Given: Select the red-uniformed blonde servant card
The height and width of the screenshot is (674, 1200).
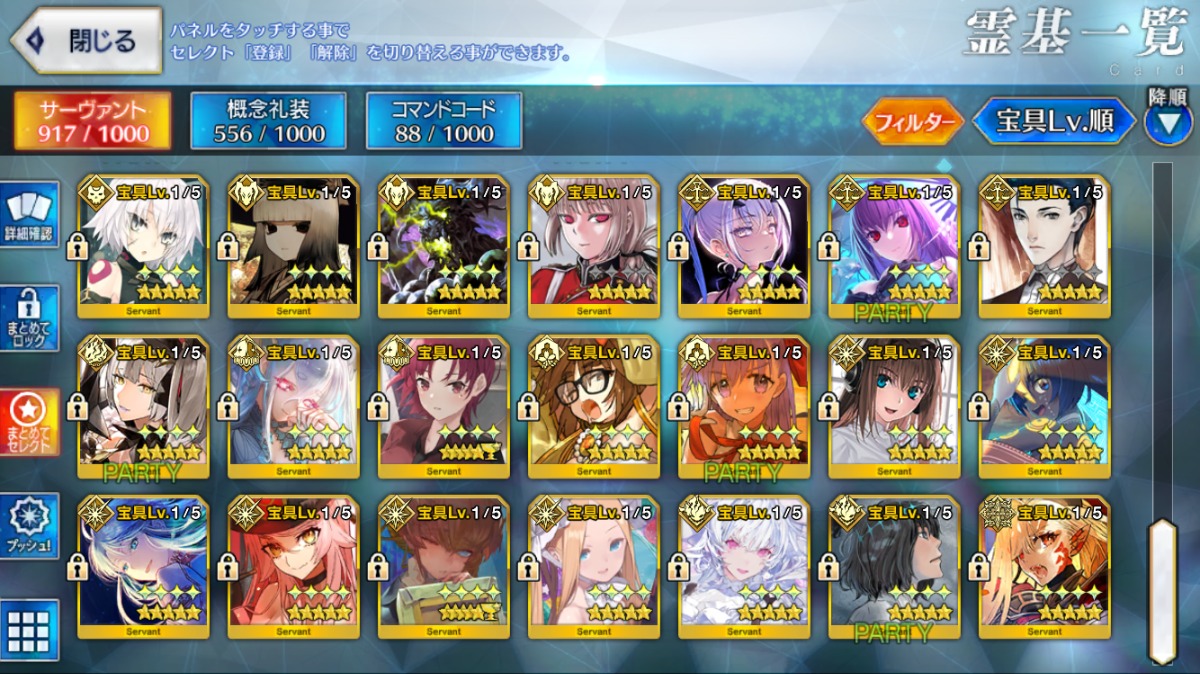Looking at the screenshot, I should pos(594,245).
